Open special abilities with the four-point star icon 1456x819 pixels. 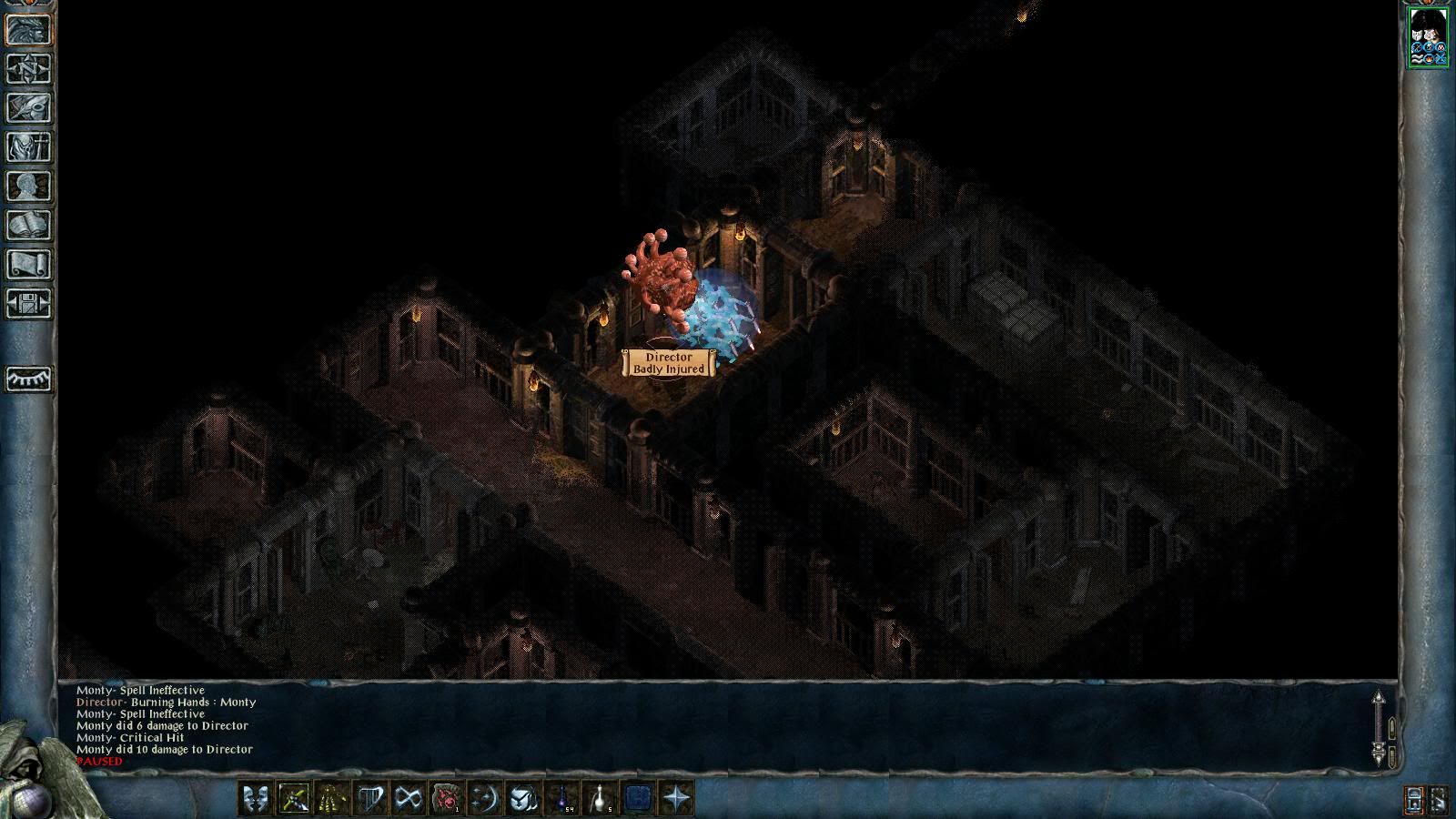pos(677,799)
